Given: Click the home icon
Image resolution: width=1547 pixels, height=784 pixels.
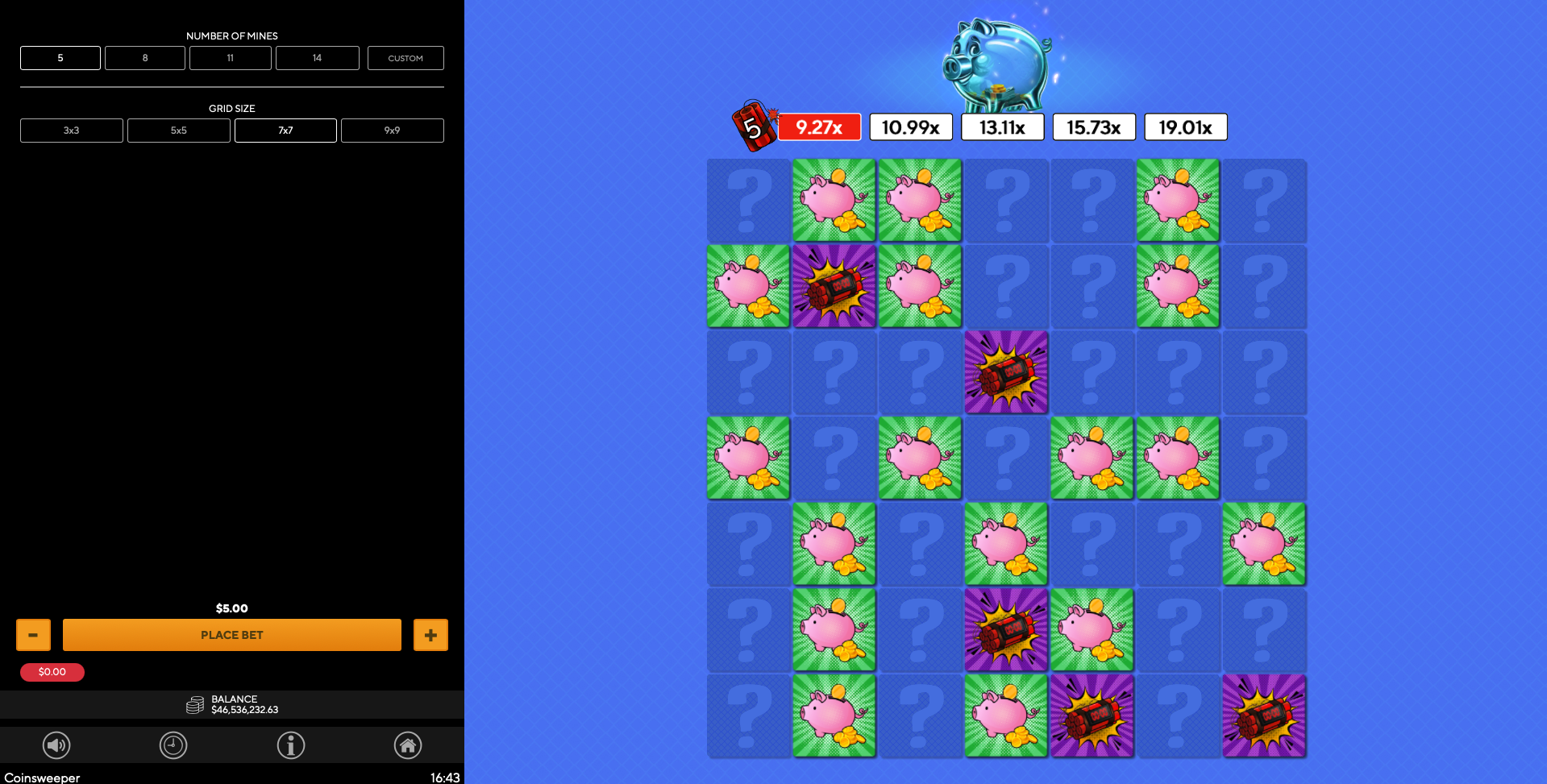Looking at the screenshot, I should coord(408,745).
